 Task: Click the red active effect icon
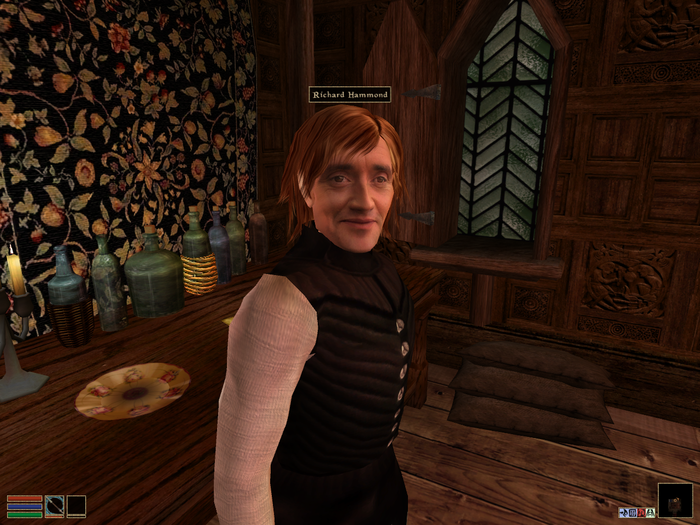pyautogui.click(x=641, y=512)
